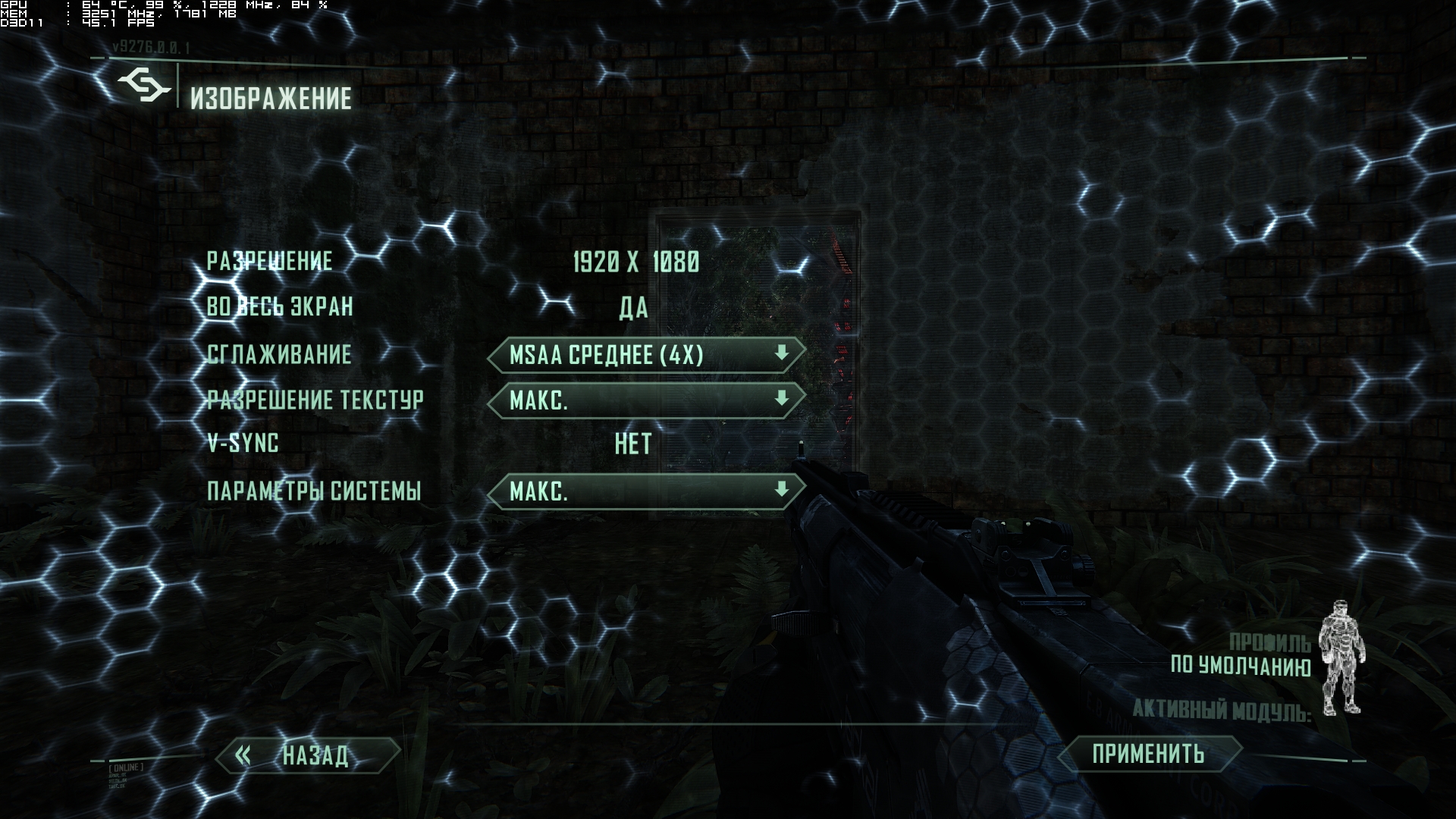The width and height of the screenshot is (1456, 819).
Task: Open the Сглаживание MSAA dropdown
Action: (645, 355)
